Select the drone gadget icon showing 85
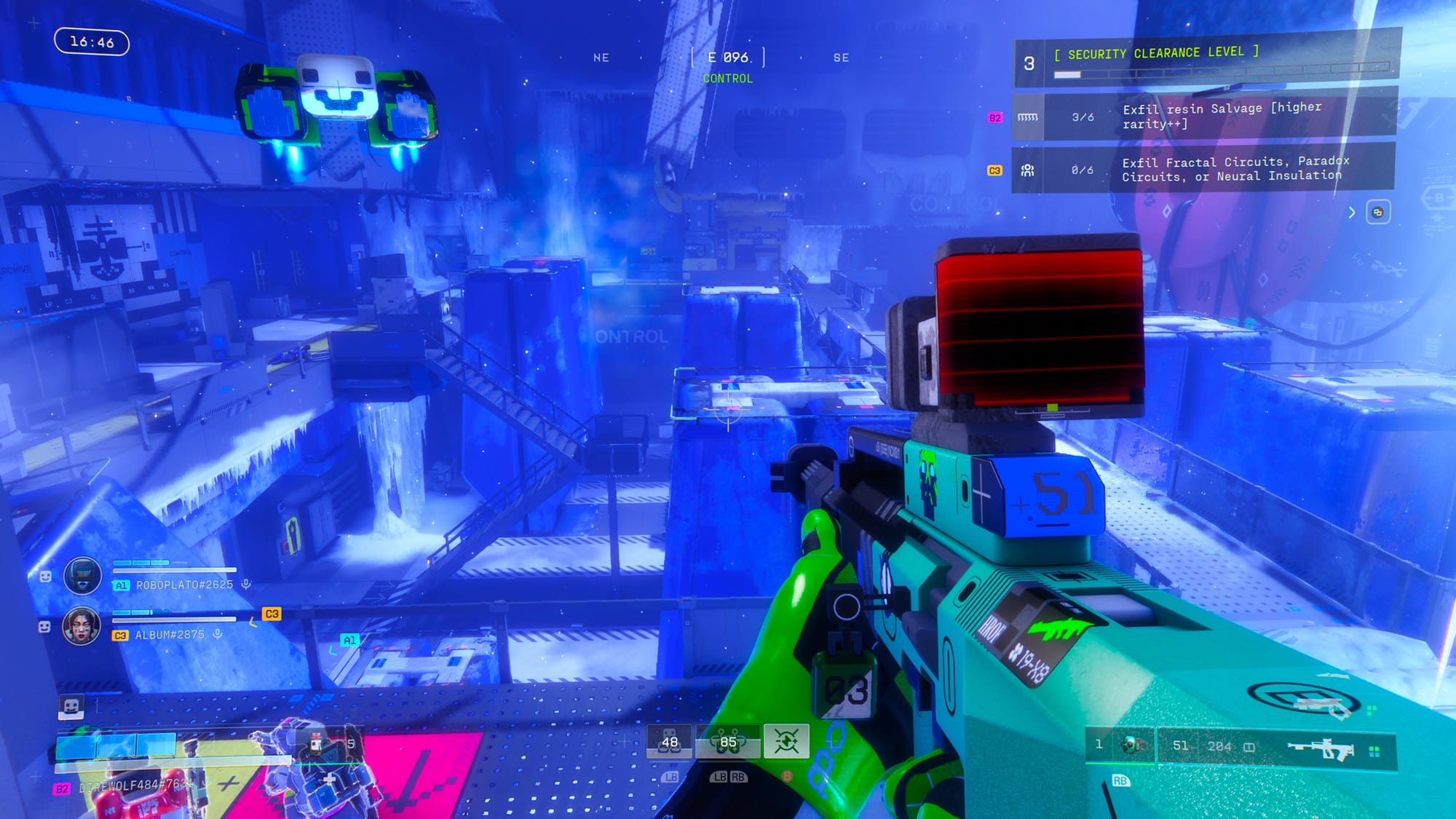The width and height of the screenshot is (1456, 819). 727,741
